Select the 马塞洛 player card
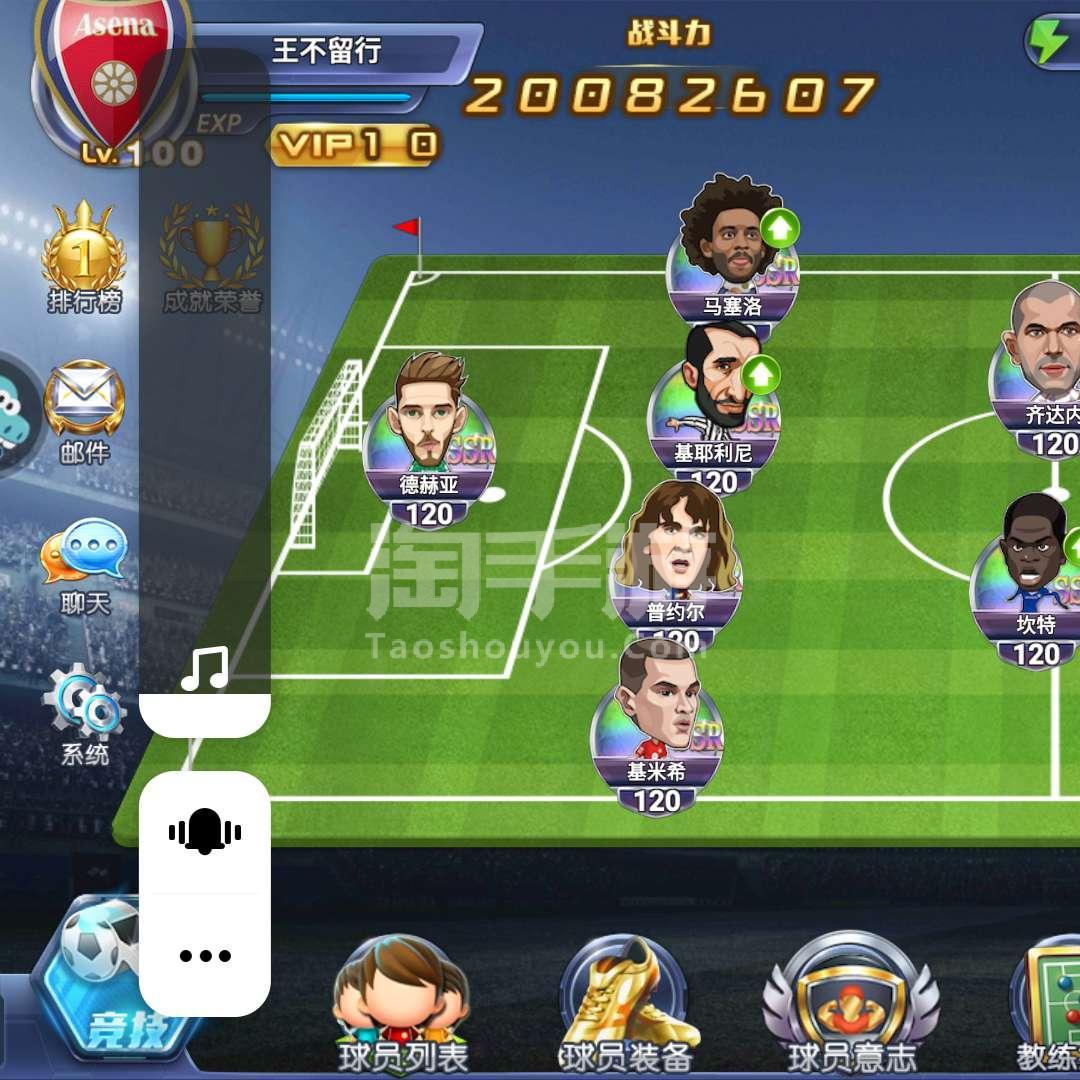The image size is (1080, 1080). (732, 260)
